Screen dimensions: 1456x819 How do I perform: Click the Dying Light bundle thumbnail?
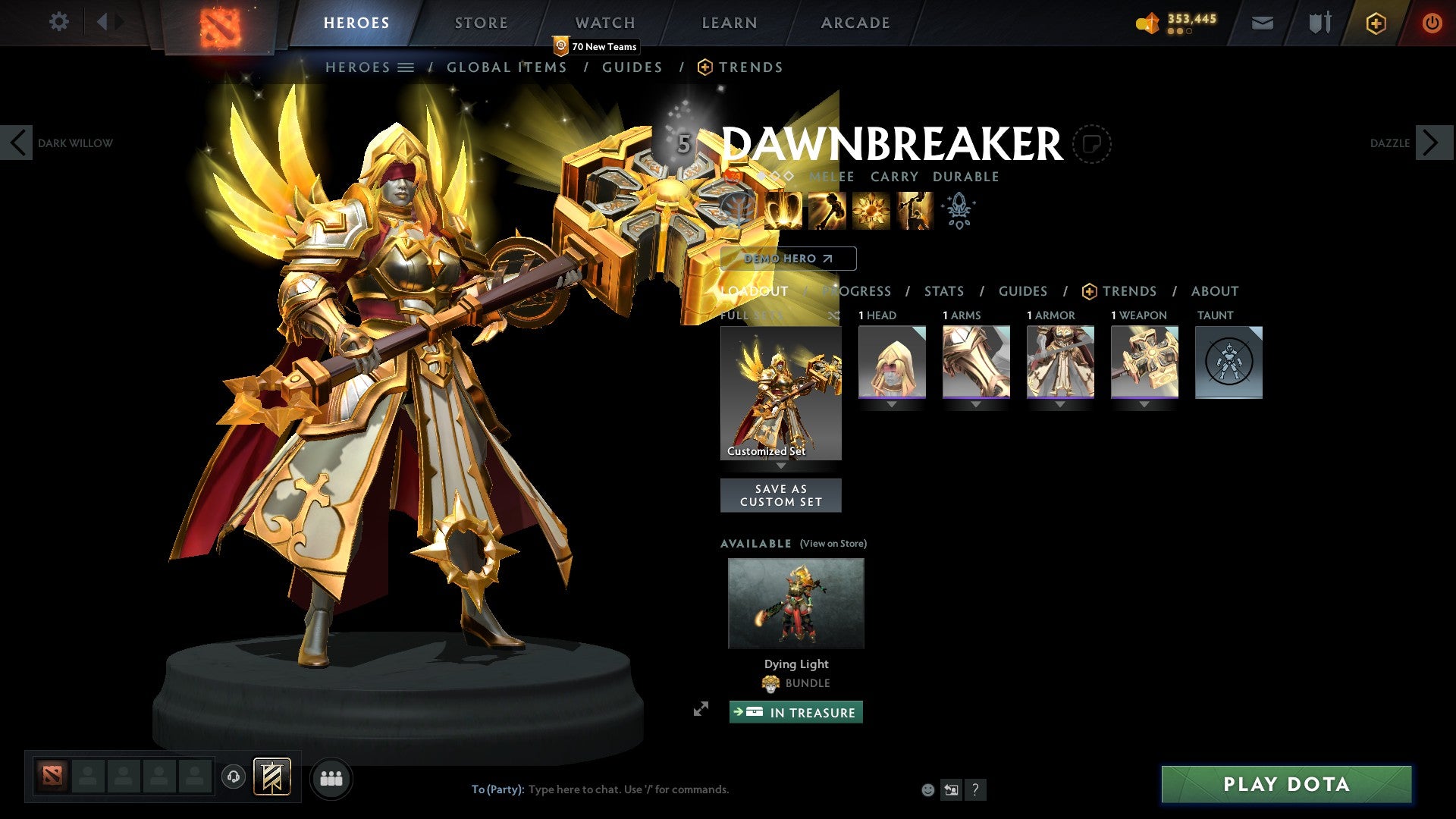[795, 603]
